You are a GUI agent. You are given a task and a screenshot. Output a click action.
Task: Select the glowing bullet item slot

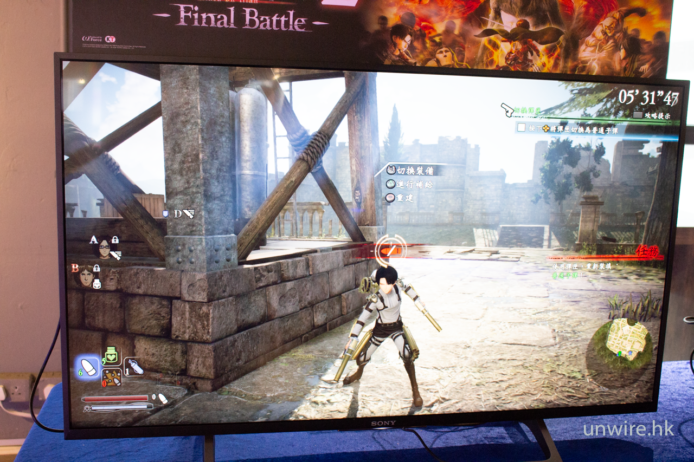(89, 367)
